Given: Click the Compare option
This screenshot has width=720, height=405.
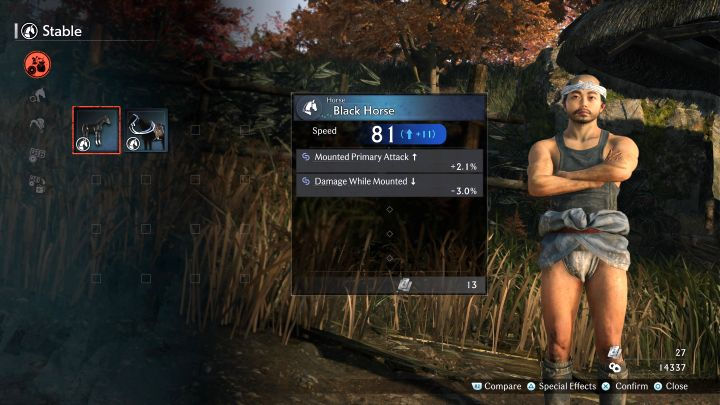Looking at the screenshot, I should (496, 386).
